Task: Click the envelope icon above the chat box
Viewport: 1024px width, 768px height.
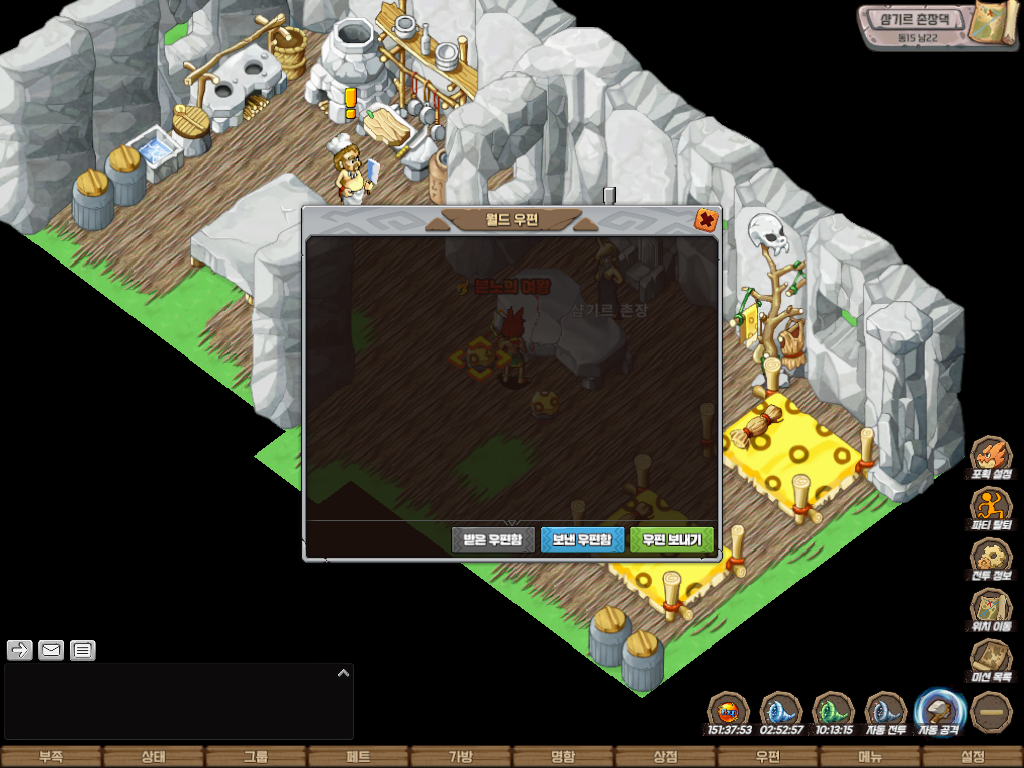Action: [x=51, y=651]
